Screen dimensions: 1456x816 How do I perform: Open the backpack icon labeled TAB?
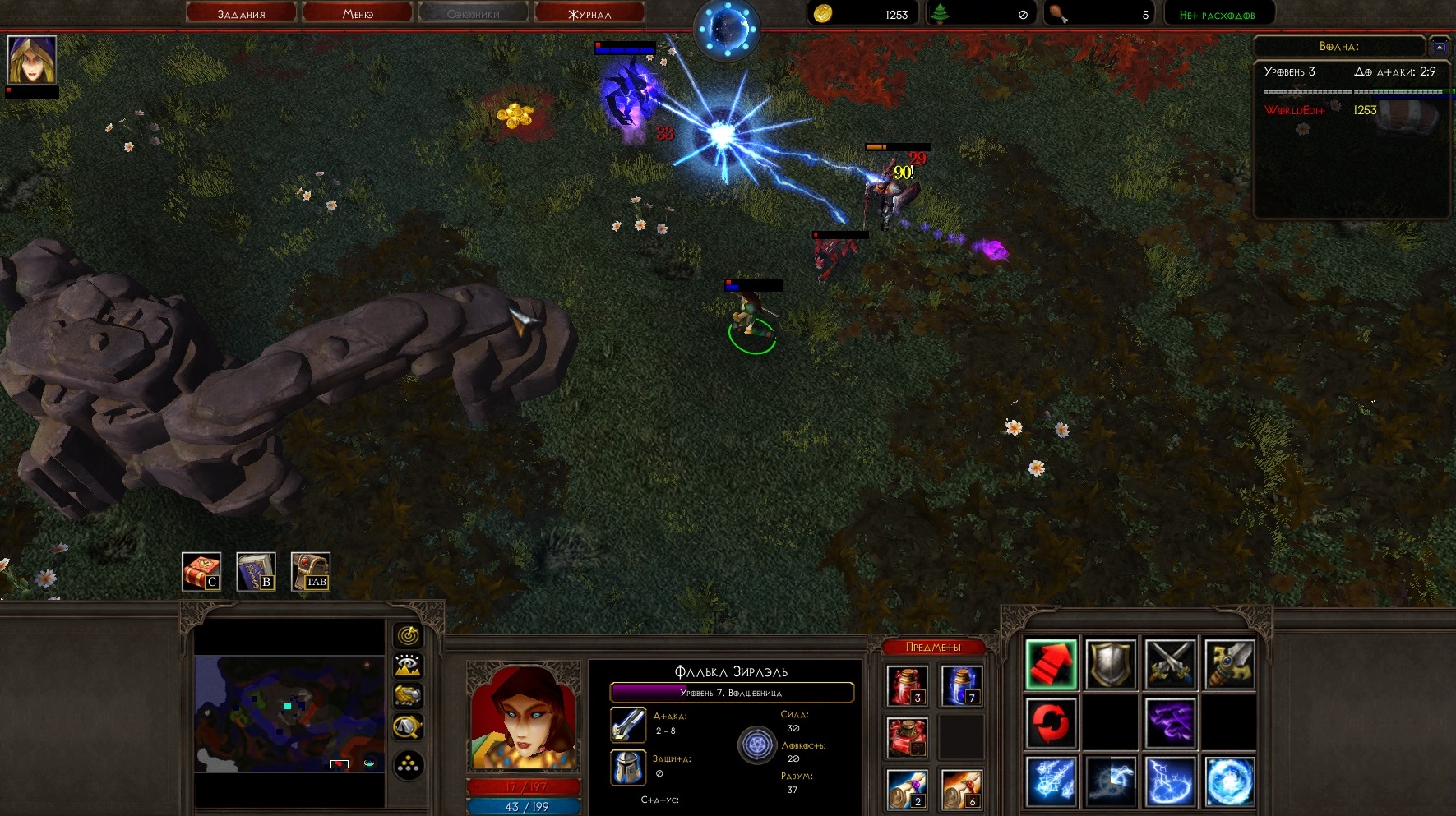(x=311, y=571)
